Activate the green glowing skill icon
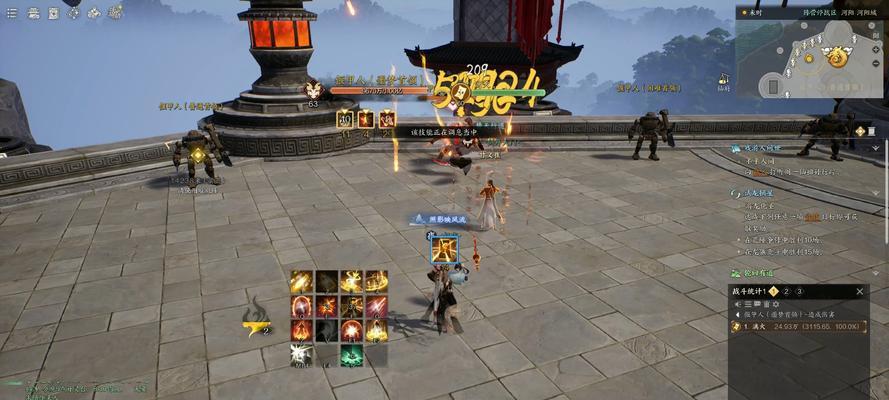This screenshot has width=889, height=400. tap(352, 355)
